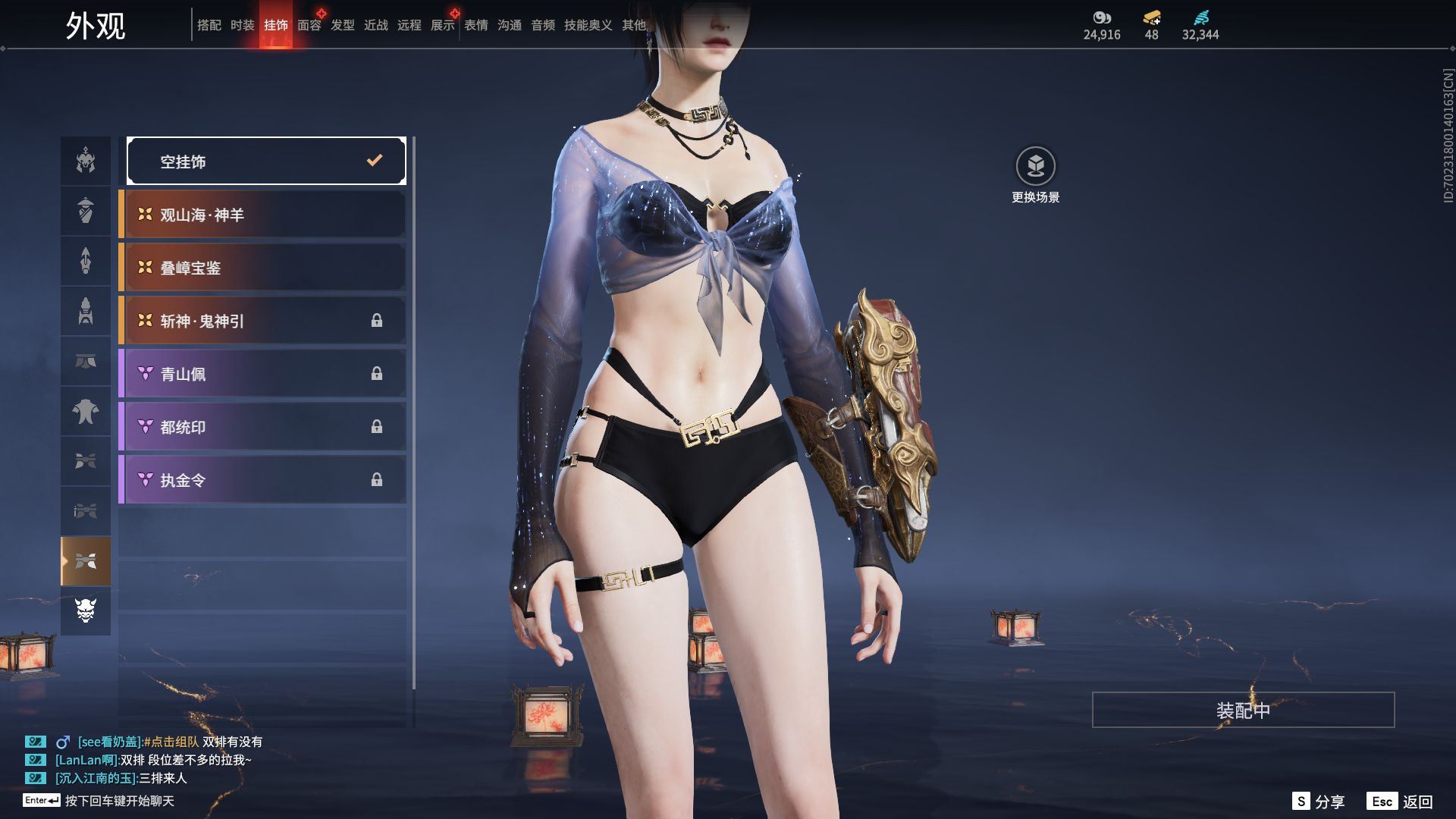Viewport: 1456px width, 819px height.
Task: Pick the 叠嶂宝鉴 accessory
Action: [262, 268]
